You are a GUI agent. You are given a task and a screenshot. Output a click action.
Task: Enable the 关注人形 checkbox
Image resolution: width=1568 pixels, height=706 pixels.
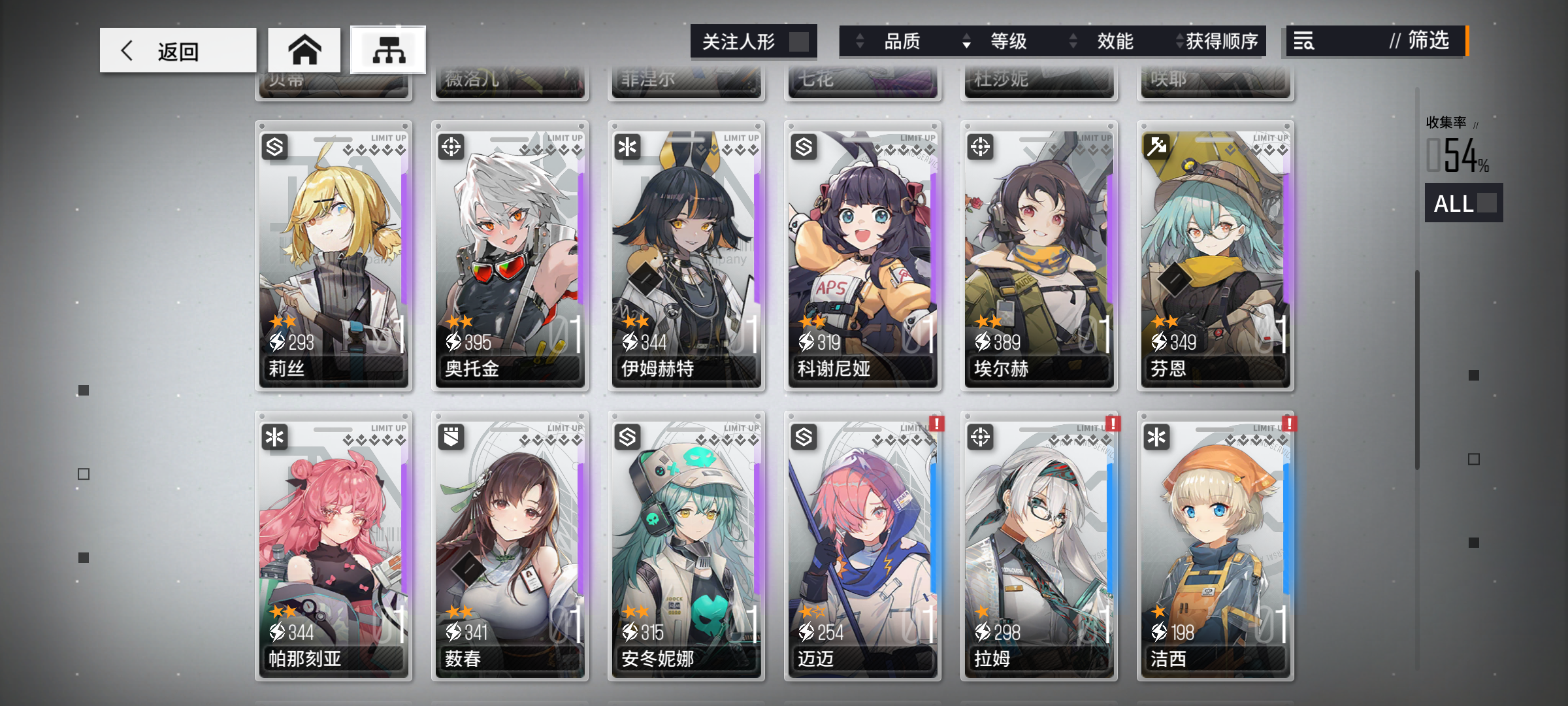[802, 41]
